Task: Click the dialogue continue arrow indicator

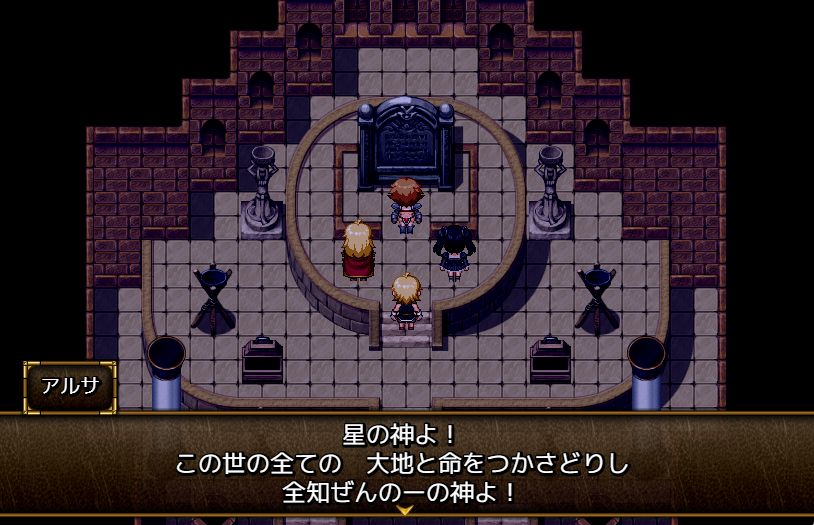Action: click(406, 510)
